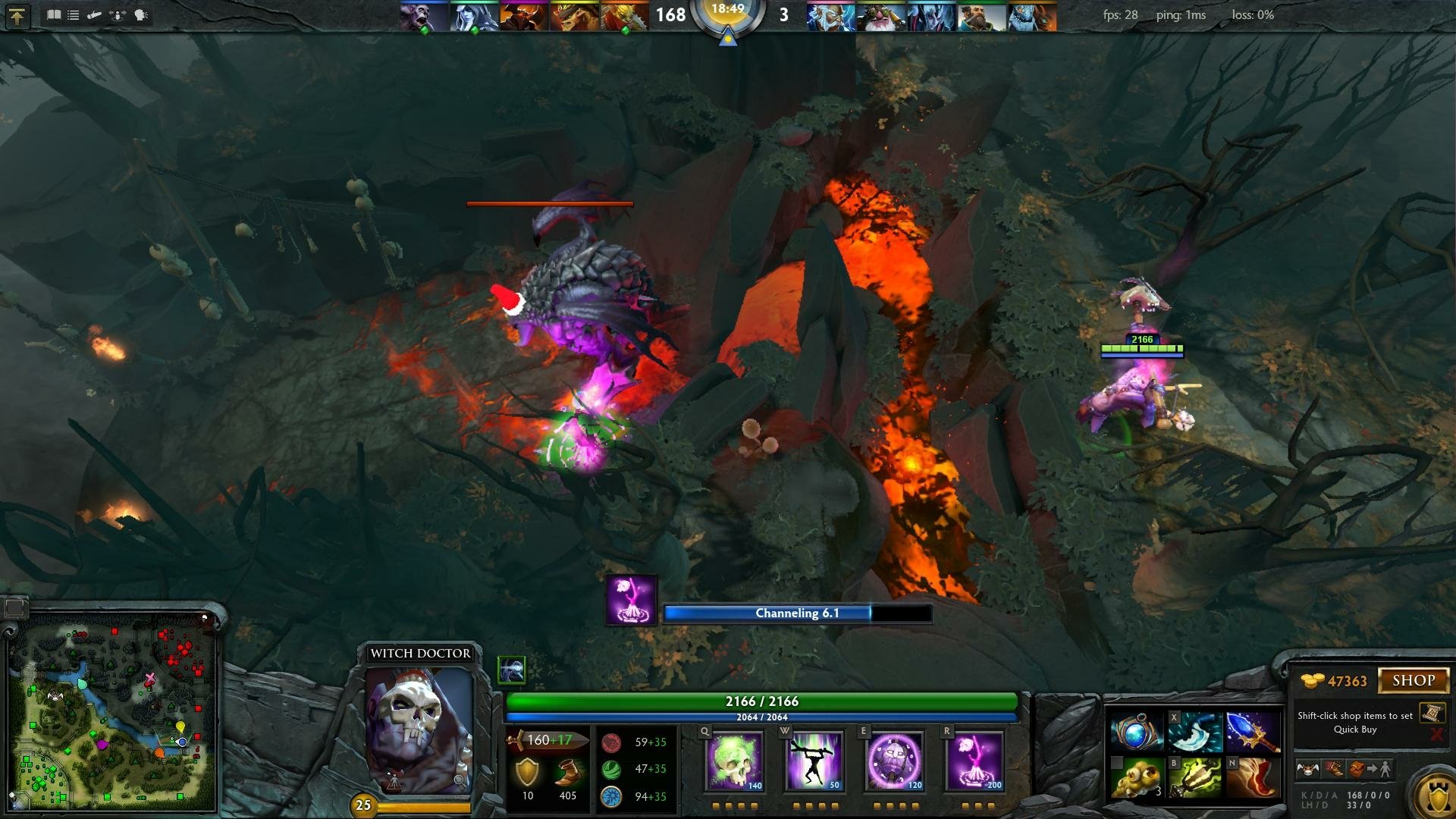Select the Maledict ability (E)
Screen dimensions: 1456x819
click(x=895, y=762)
